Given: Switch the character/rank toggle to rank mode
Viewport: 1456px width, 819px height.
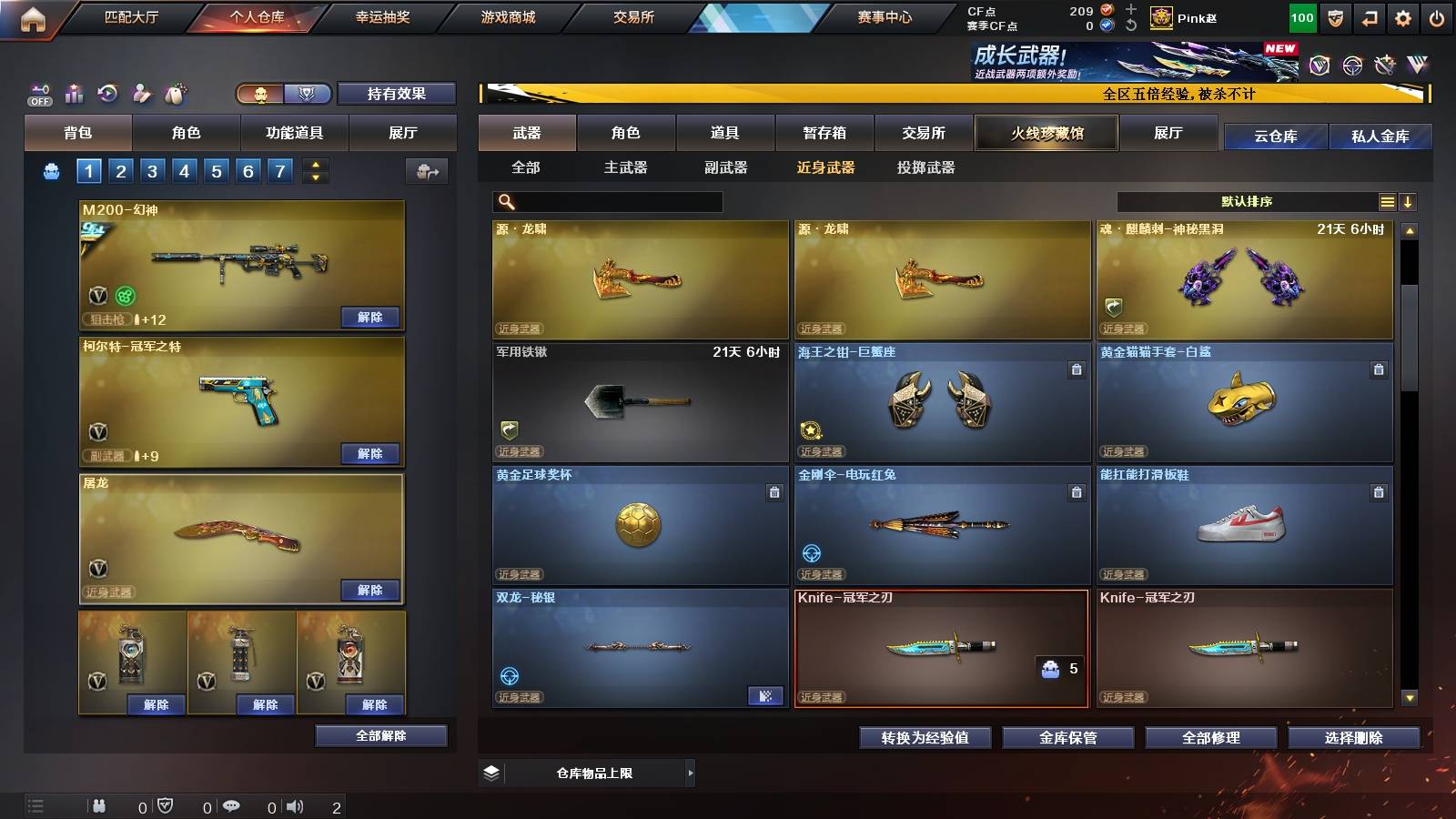Looking at the screenshot, I should coord(308,94).
